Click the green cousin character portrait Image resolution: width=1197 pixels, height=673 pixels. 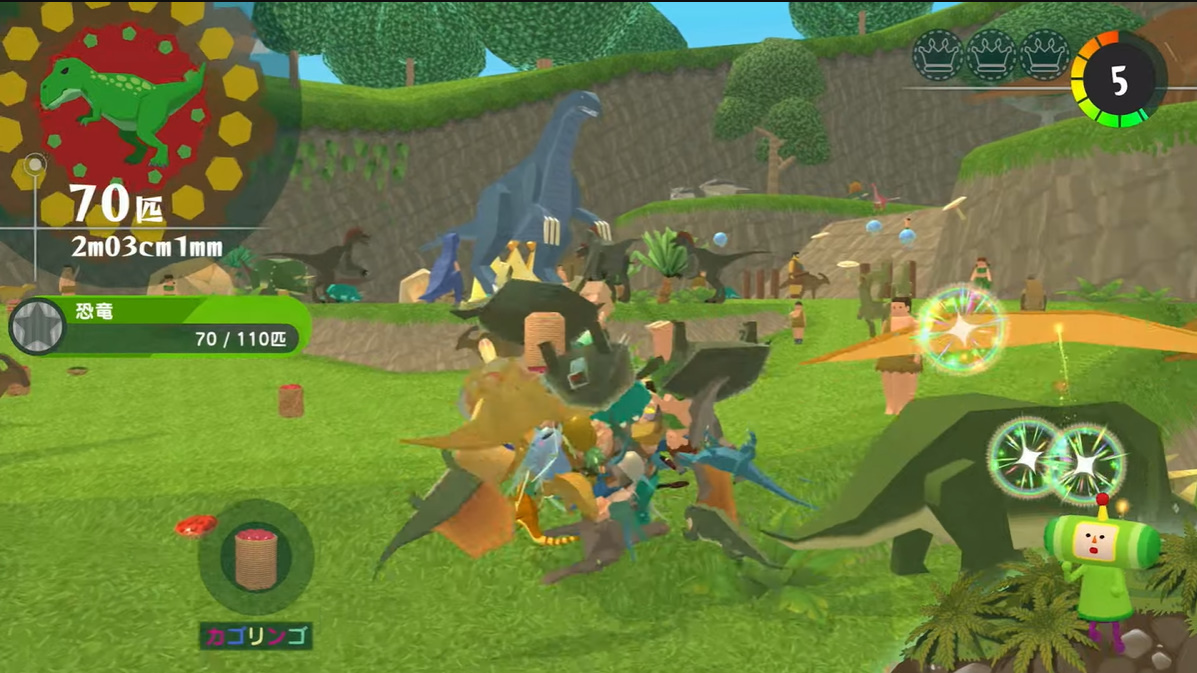coord(1099,562)
